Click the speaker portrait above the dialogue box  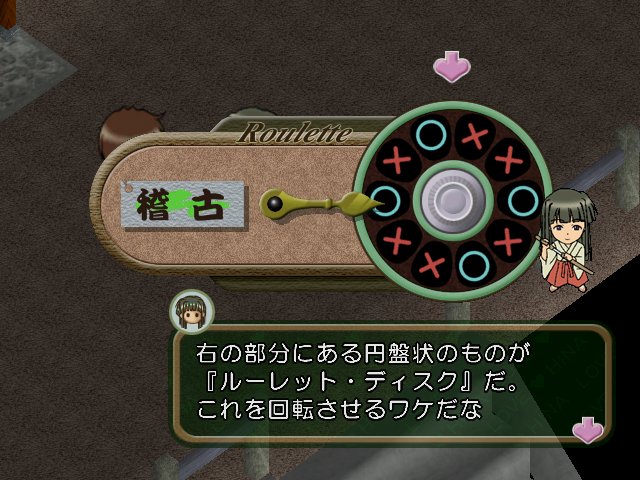click(x=192, y=312)
